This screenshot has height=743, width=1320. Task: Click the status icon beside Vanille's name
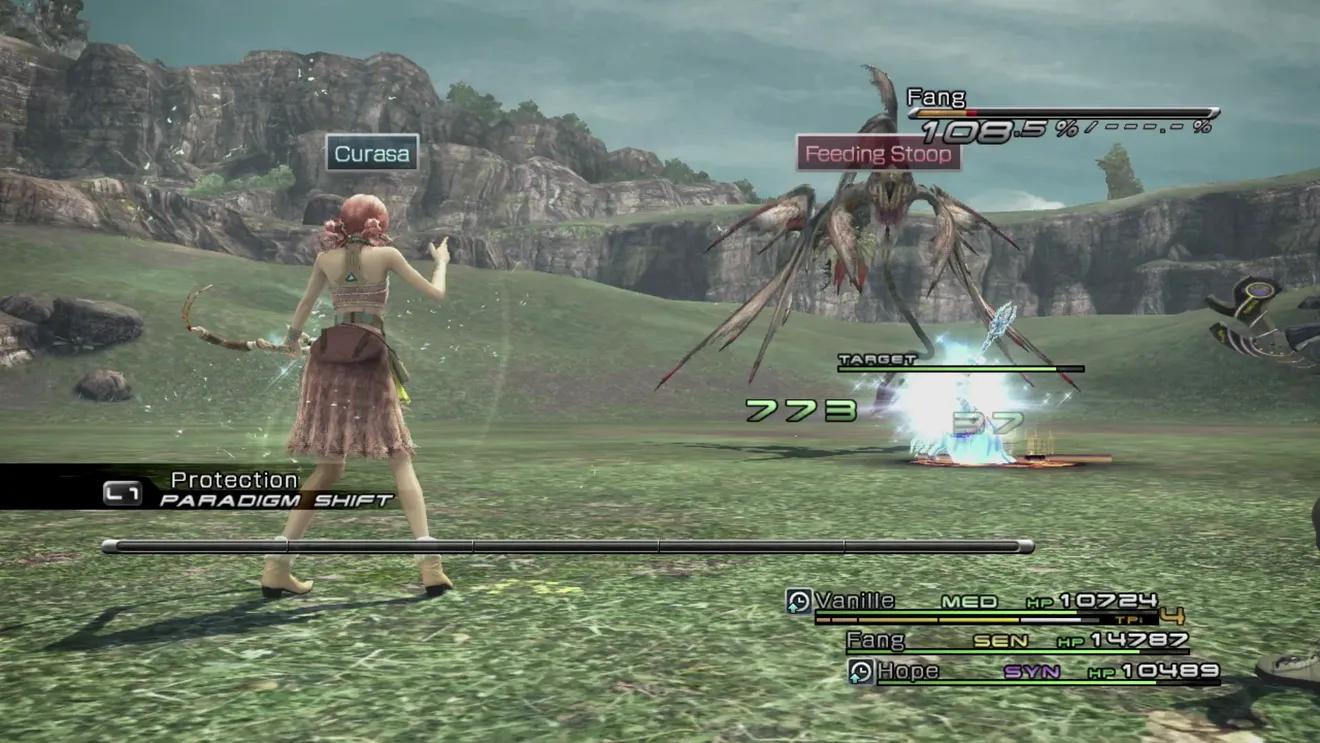click(x=799, y=601)
